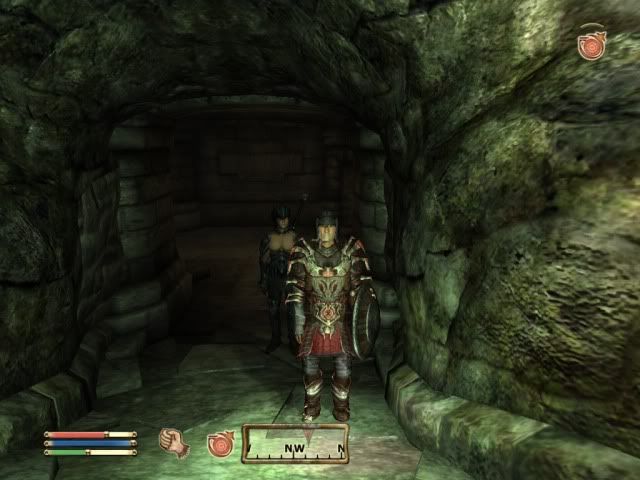Click the fist weapon icon
This screenshot has height=480, width=640.
(175, 441)
